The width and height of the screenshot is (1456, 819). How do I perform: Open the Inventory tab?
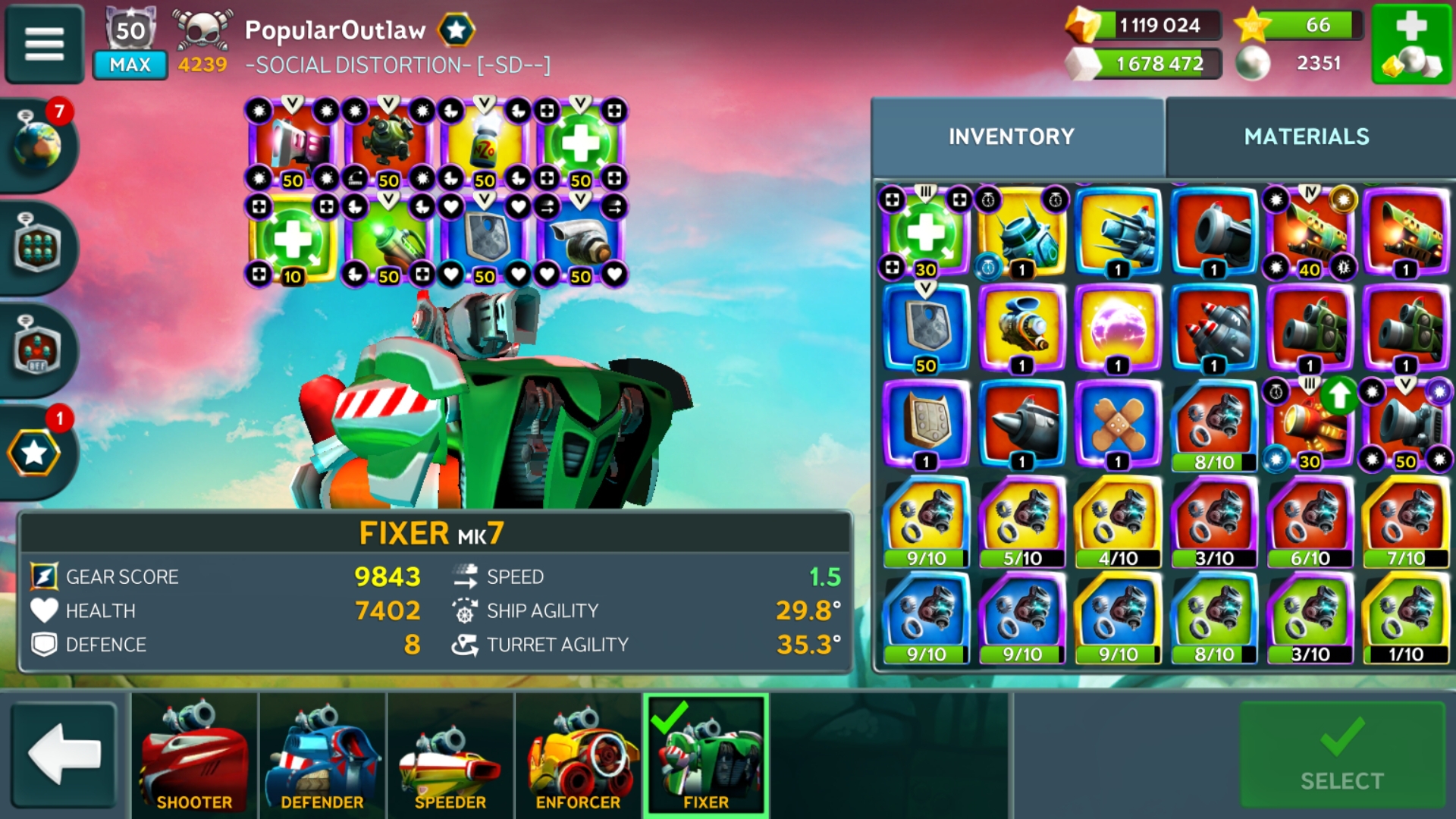[x=1011, y=136]
